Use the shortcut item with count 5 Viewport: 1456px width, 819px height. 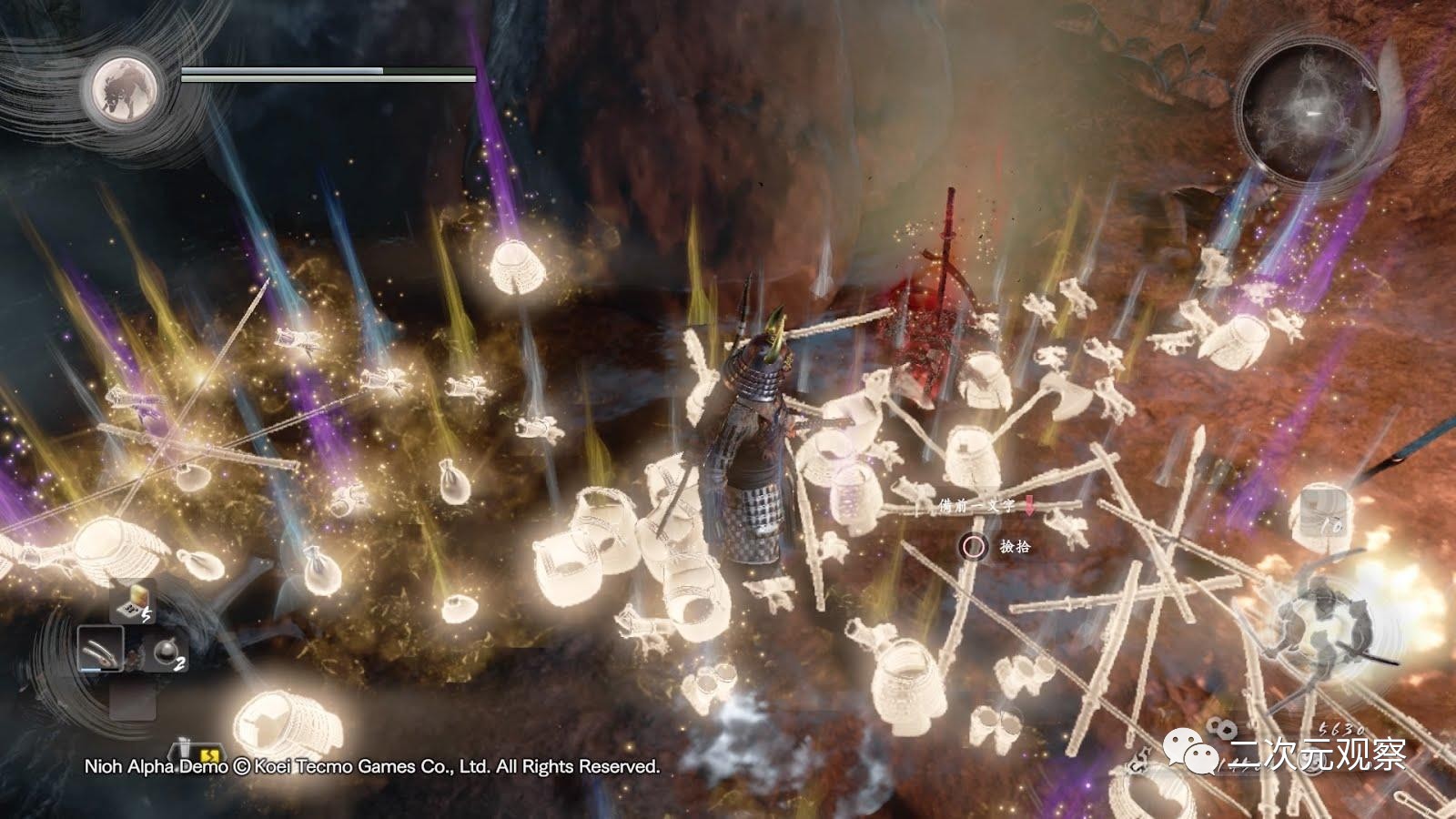point(133,602)
